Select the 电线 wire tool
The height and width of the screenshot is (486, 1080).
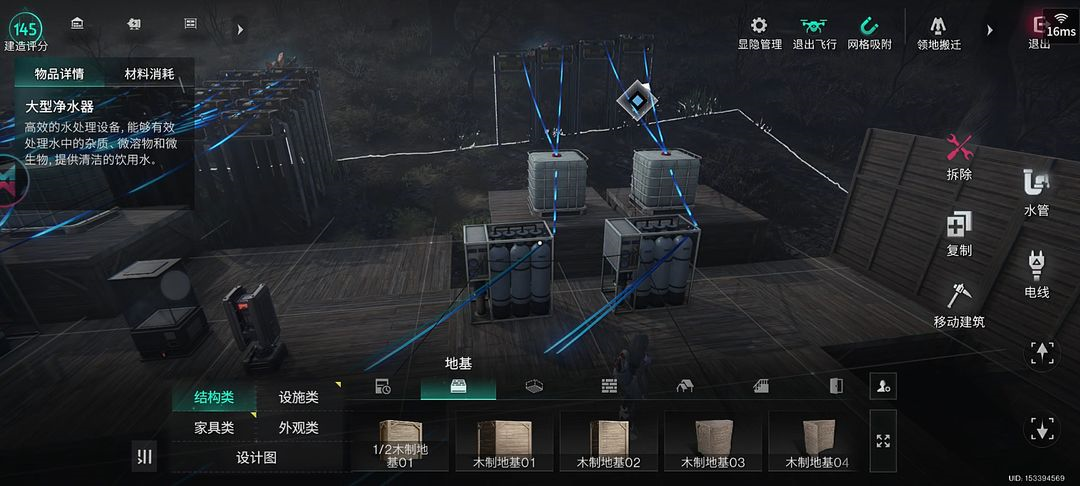[1036, 273]
